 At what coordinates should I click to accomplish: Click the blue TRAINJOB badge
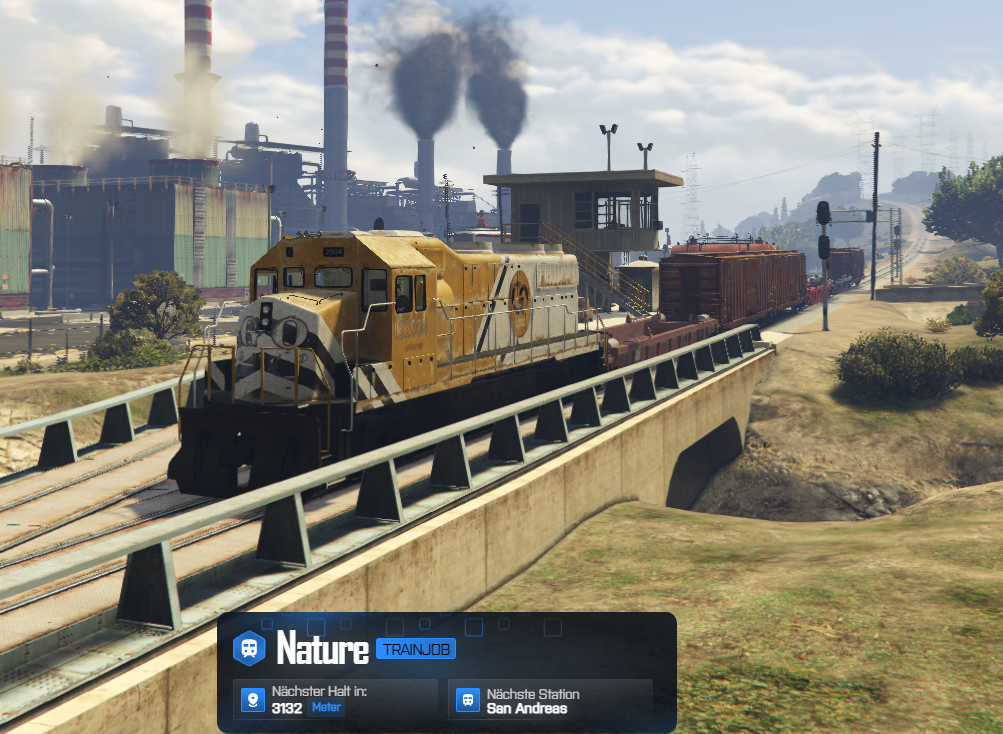[416, 650]
